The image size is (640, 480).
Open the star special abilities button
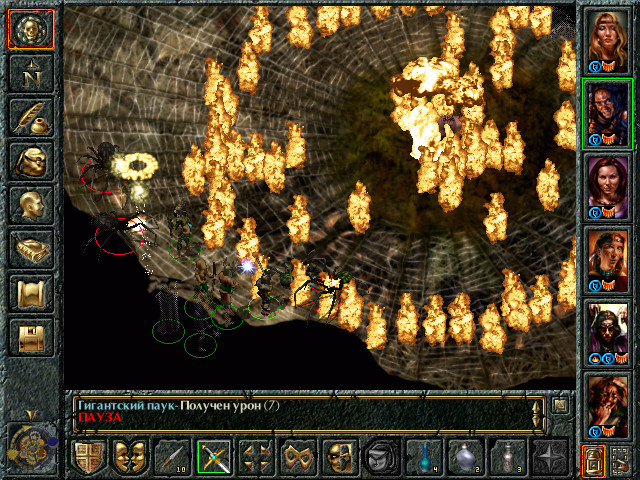(550, 458)
